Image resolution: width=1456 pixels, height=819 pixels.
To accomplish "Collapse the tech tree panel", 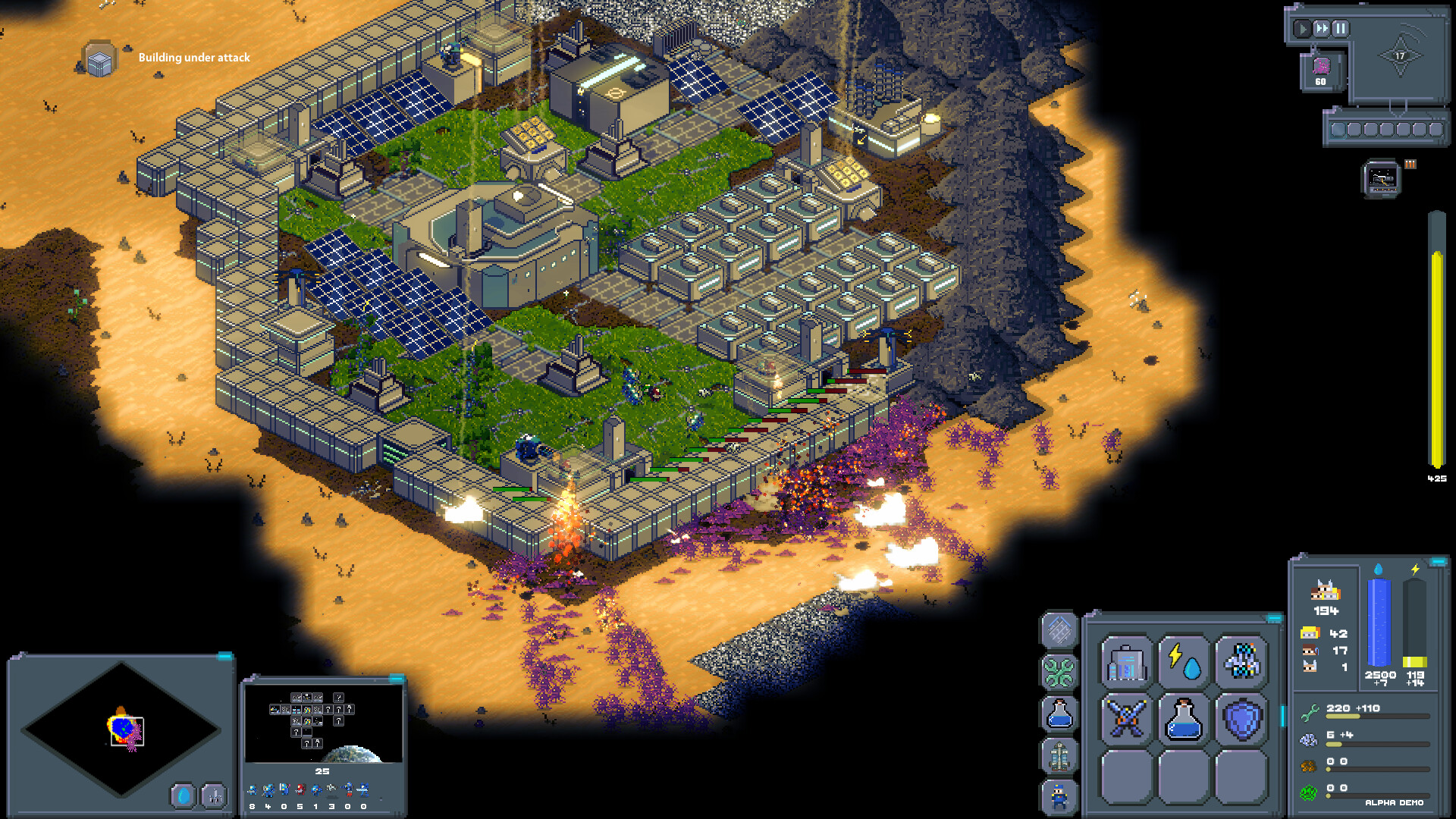I will click(x=396, y=680).
